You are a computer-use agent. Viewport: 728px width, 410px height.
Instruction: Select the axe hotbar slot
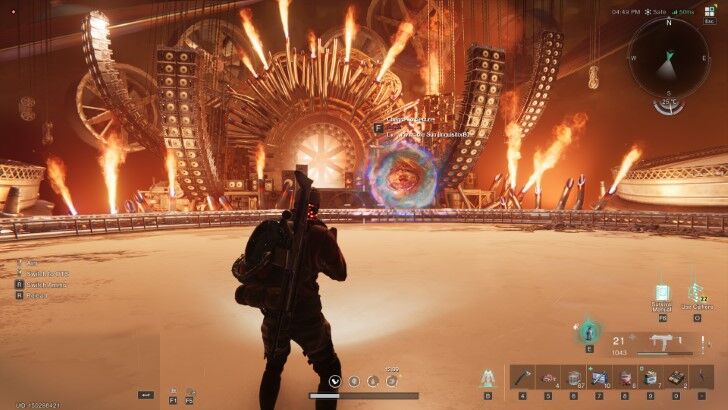tap(521, 377)
